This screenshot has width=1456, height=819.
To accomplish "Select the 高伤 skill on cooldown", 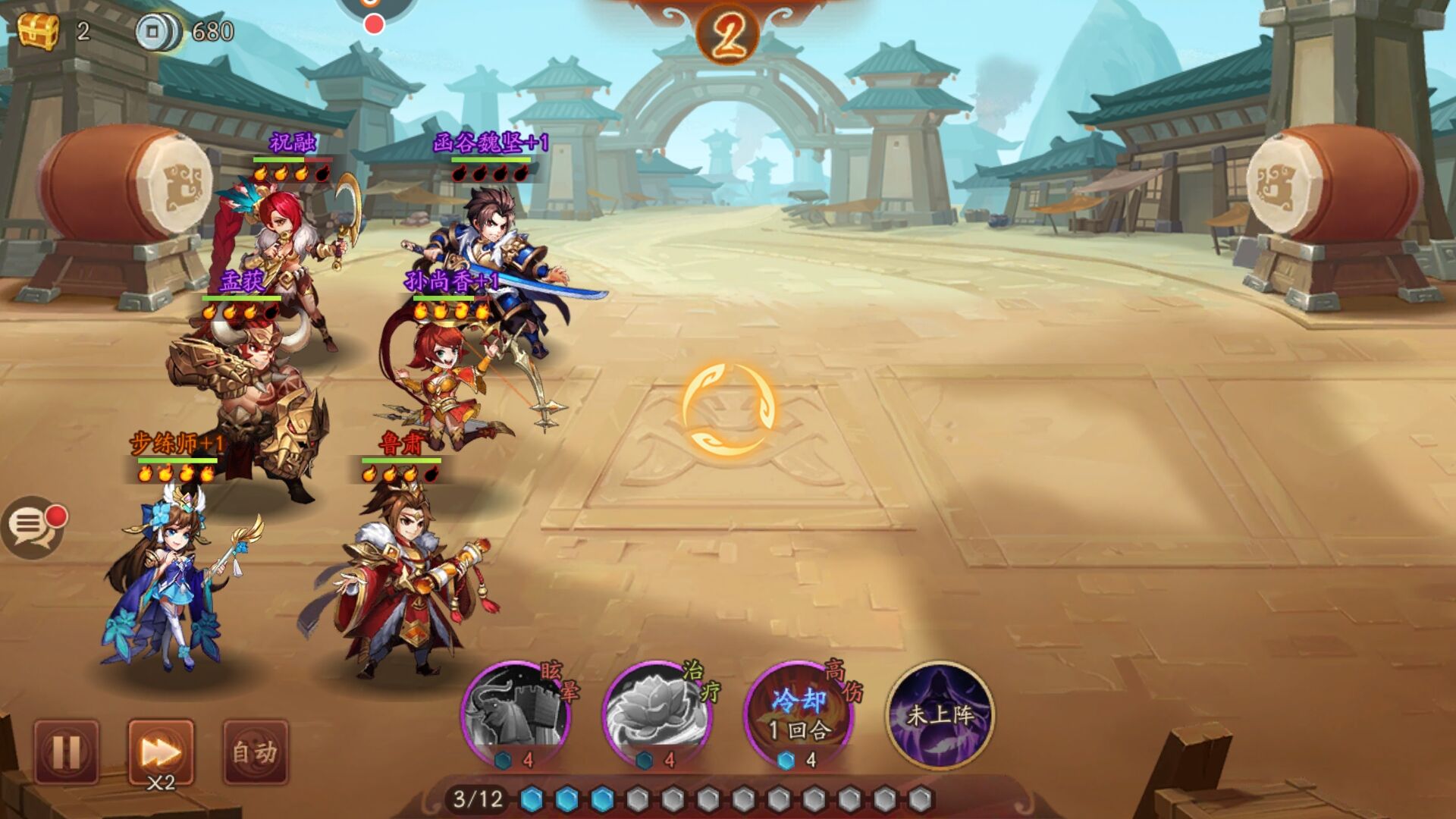I will [x=799, y=714].
